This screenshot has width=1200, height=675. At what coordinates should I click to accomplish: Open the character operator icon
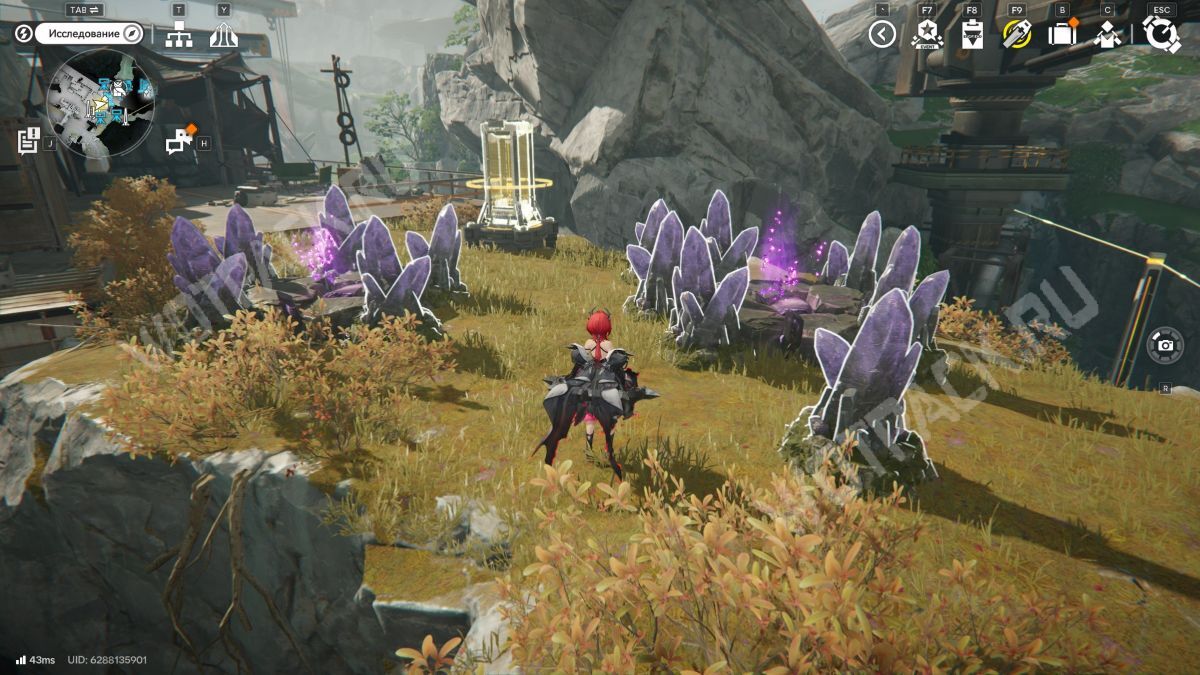[x=1107, y=35]
